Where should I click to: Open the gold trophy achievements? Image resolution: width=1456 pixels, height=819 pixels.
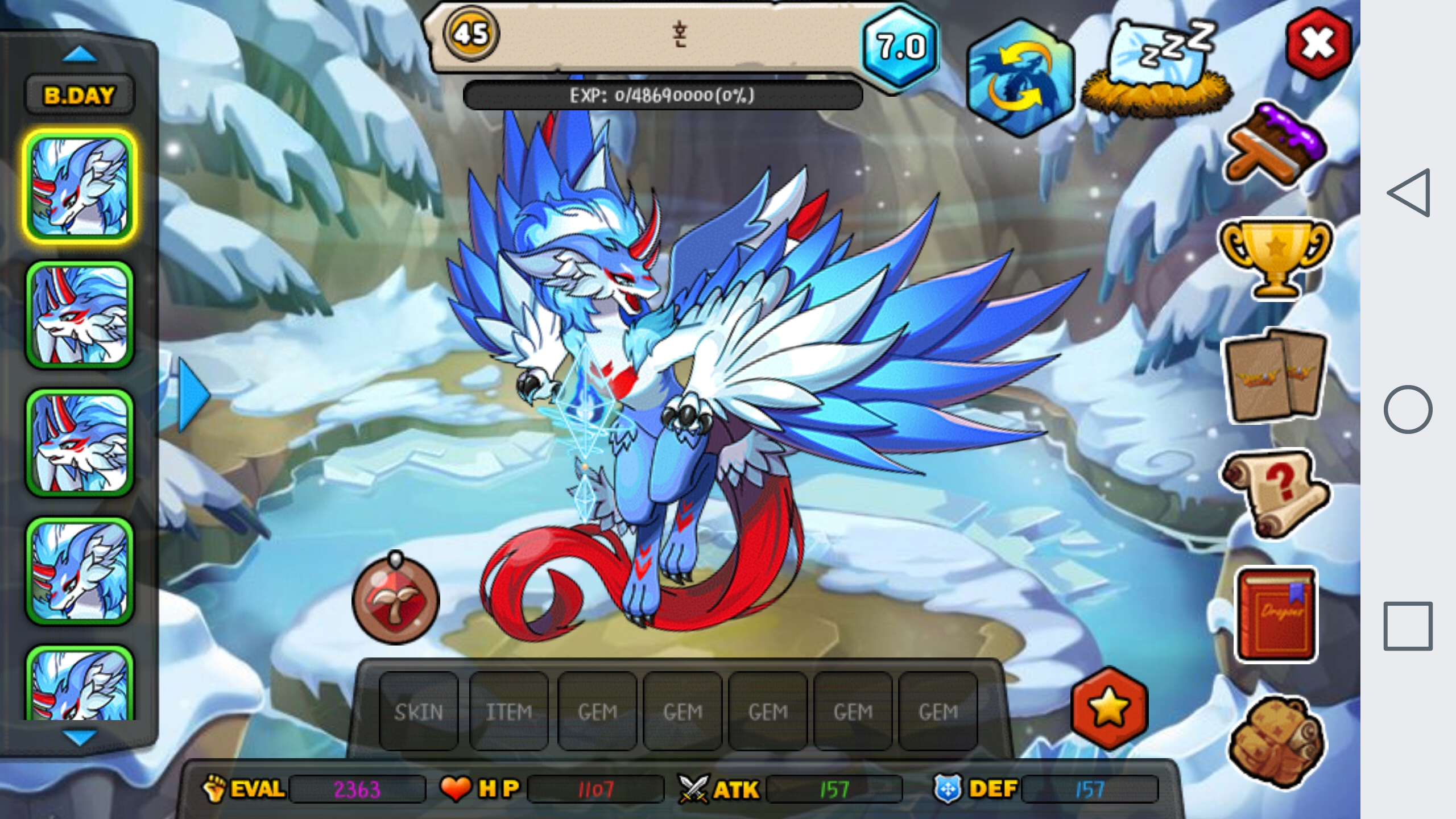click(x=1275, y=257)
